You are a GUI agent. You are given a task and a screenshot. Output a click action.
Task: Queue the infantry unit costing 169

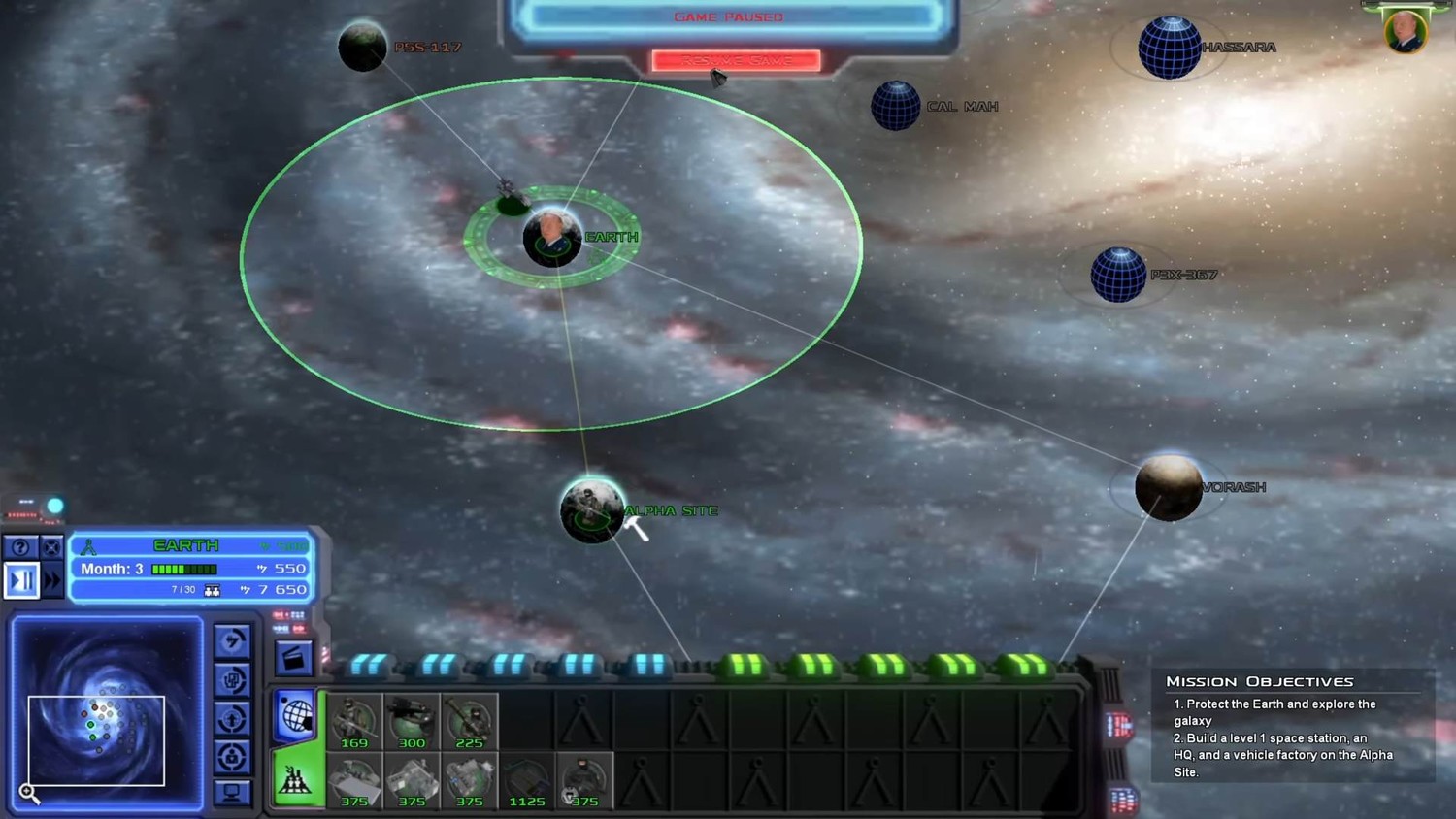pos(354,722)
